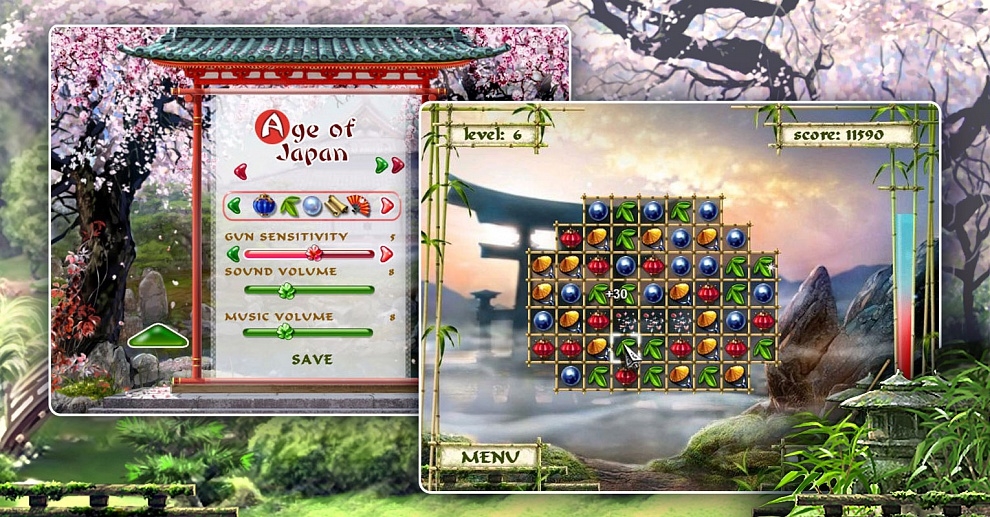Screen dimensions: 990x517
Task: Increase gun sensitivity with the red right arrow
Action: pyautogui.click(x=386, y=253)
